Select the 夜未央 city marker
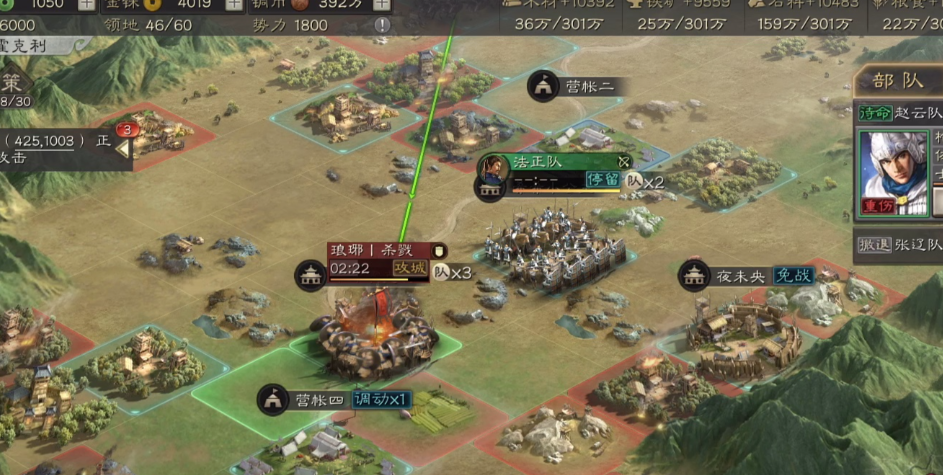The image size is (943, 475). click(694, 276)
